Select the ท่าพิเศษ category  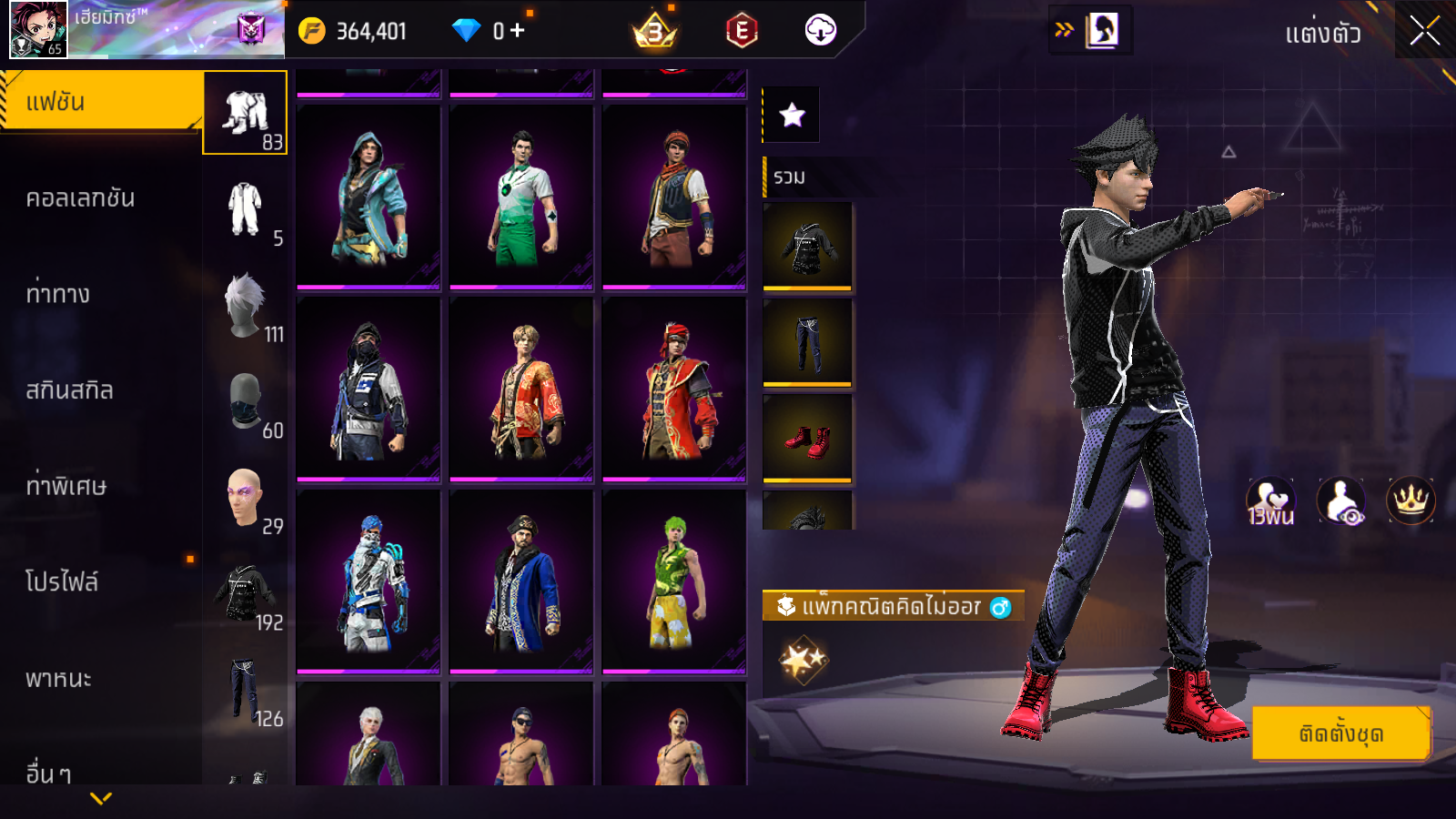click(x=66, y=486)
